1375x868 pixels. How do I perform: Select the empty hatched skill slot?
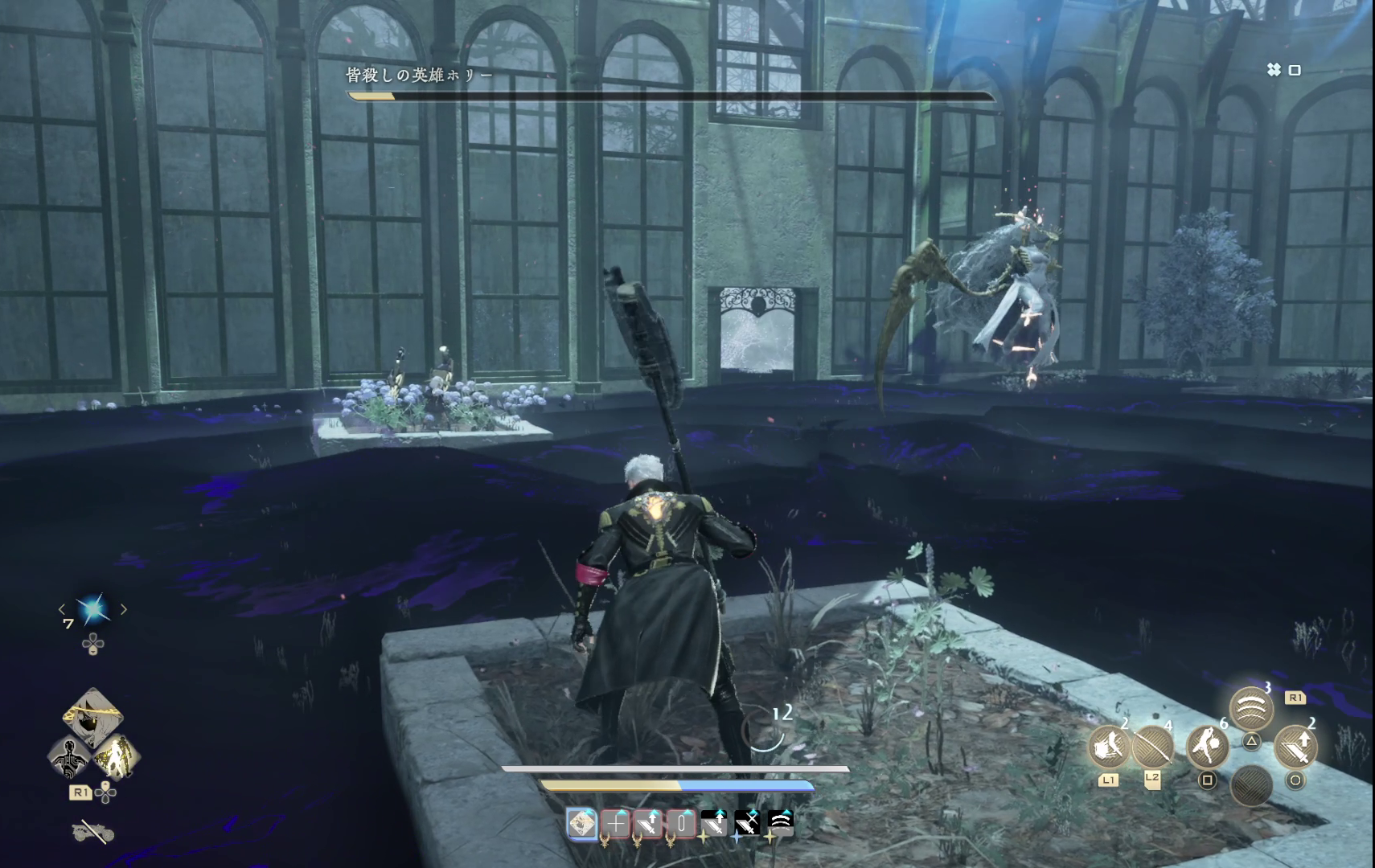[x=1251, y=784]
